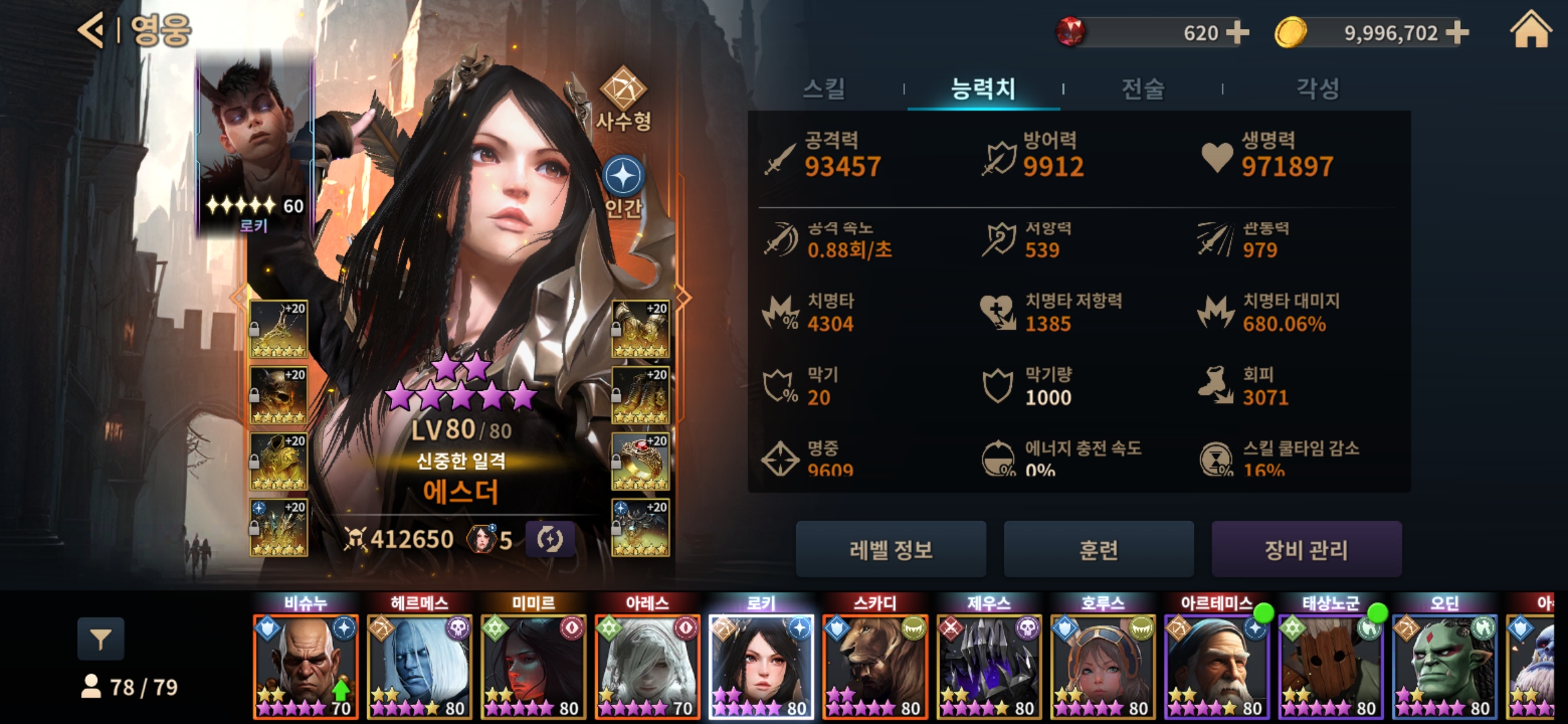Inspect the equipped ring slot
Screen dimensions: 1568x724
coord(641,462)
